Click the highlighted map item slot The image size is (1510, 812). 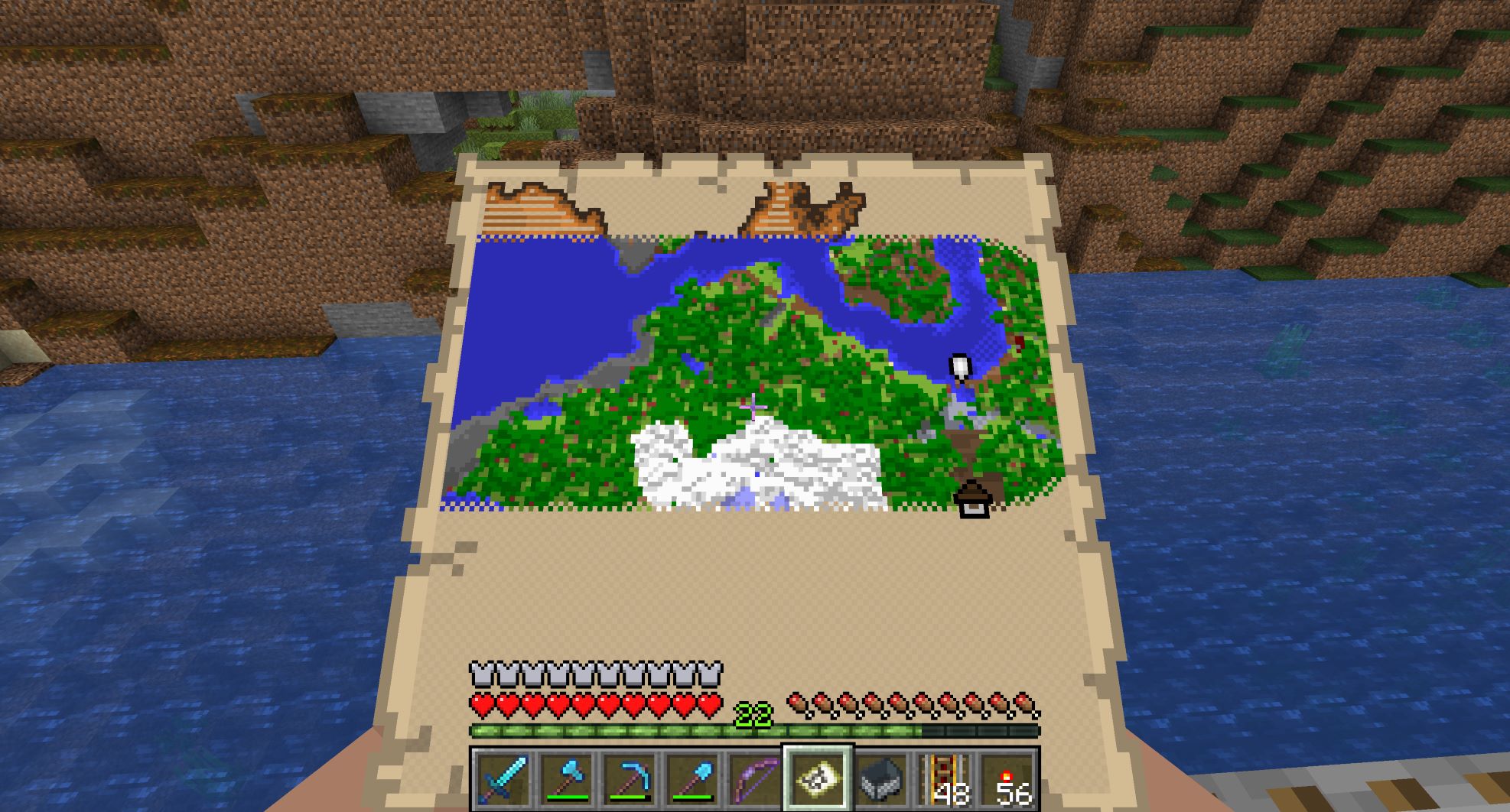[x=818, y=779]
